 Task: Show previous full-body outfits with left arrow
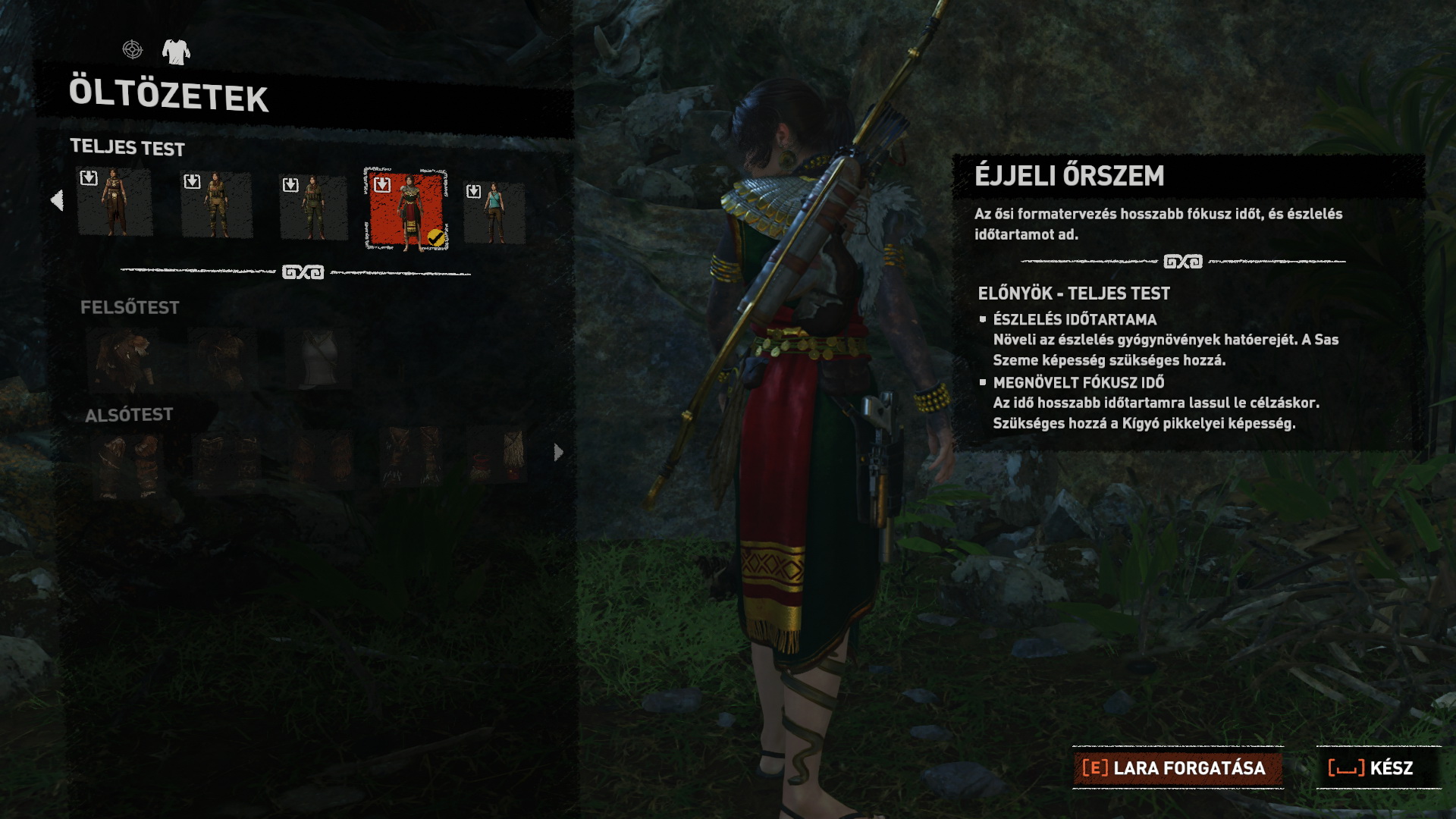57,200
